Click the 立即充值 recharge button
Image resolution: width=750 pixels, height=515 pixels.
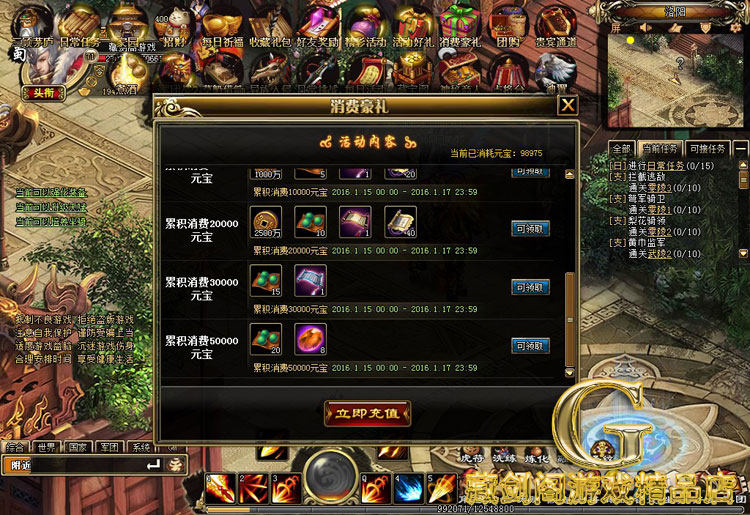pos(367,412)
